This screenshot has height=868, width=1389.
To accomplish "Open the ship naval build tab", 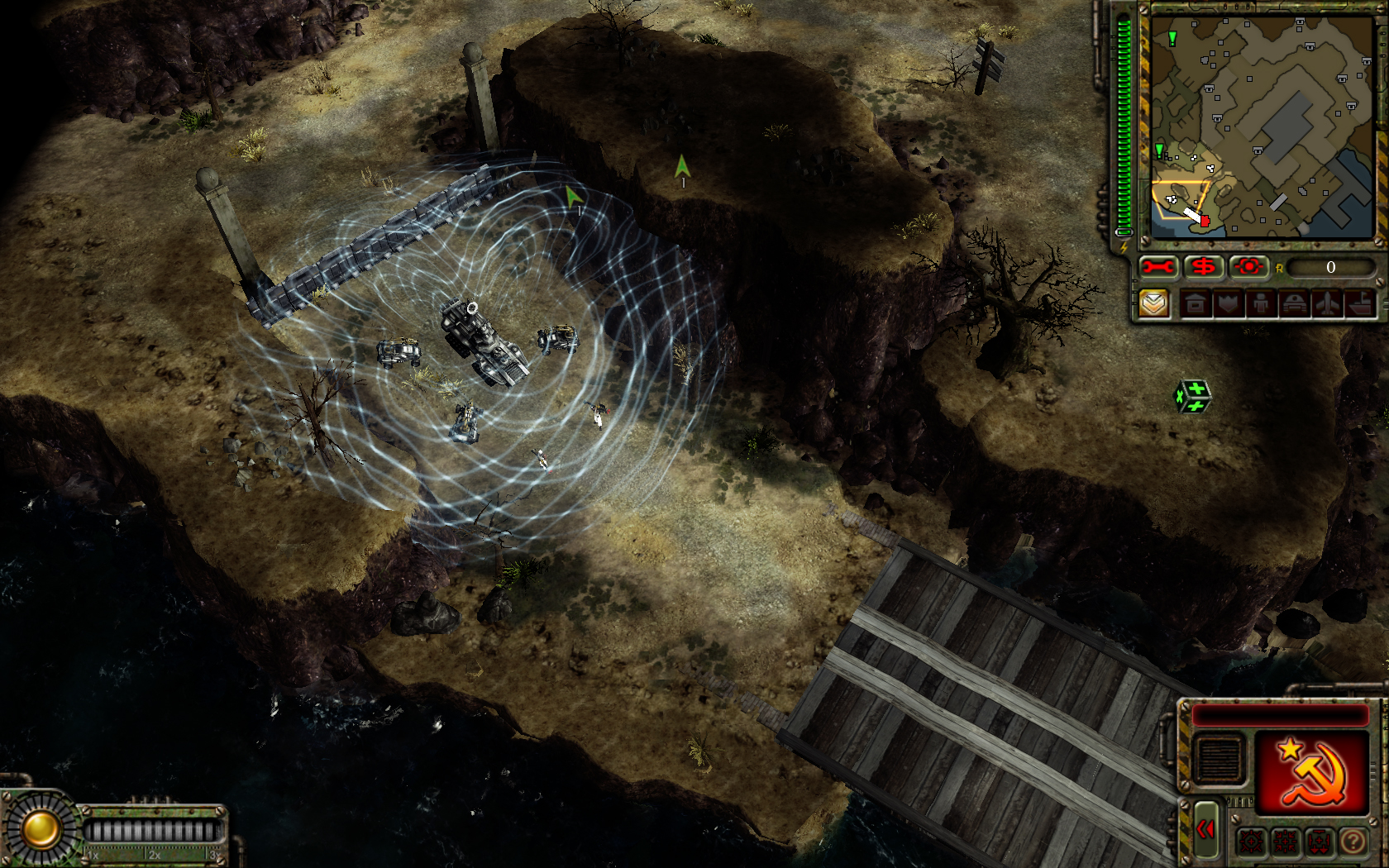I will [x=1360, y=304].
